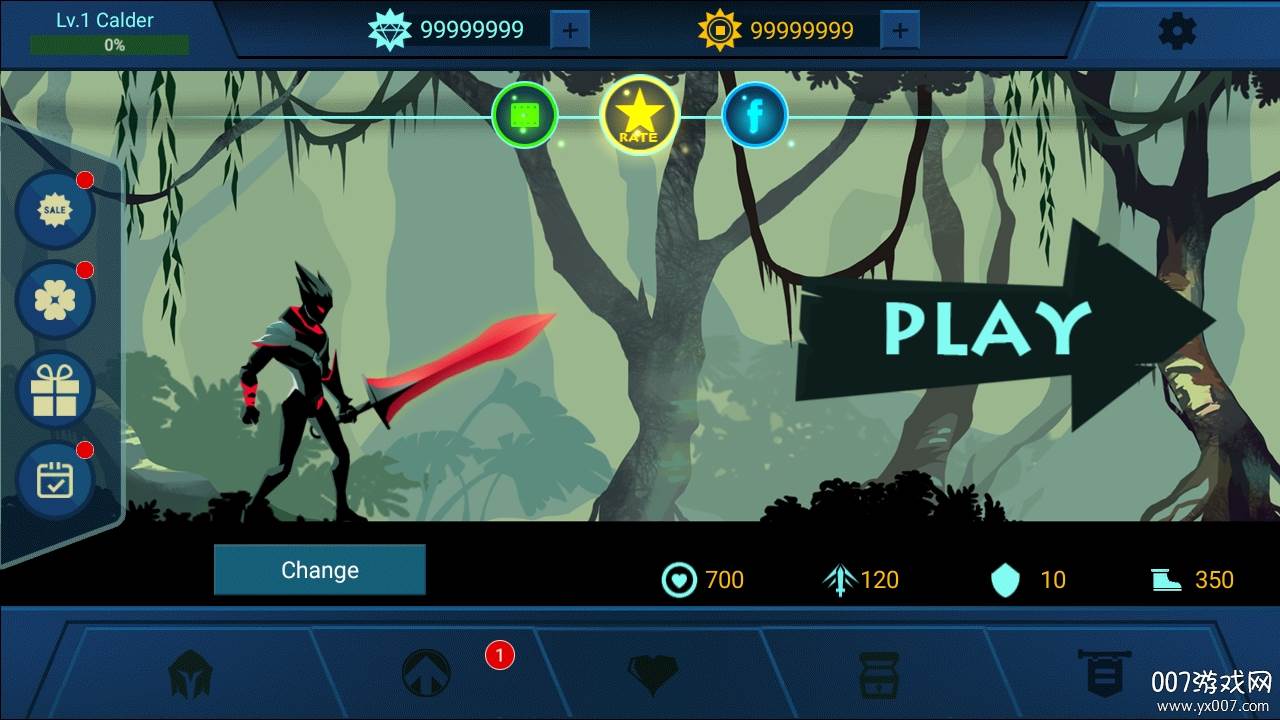The width and height of the screenshot is (1280, 720).
Task: Switch to the upgrade arrow tab
Action: 426,673
